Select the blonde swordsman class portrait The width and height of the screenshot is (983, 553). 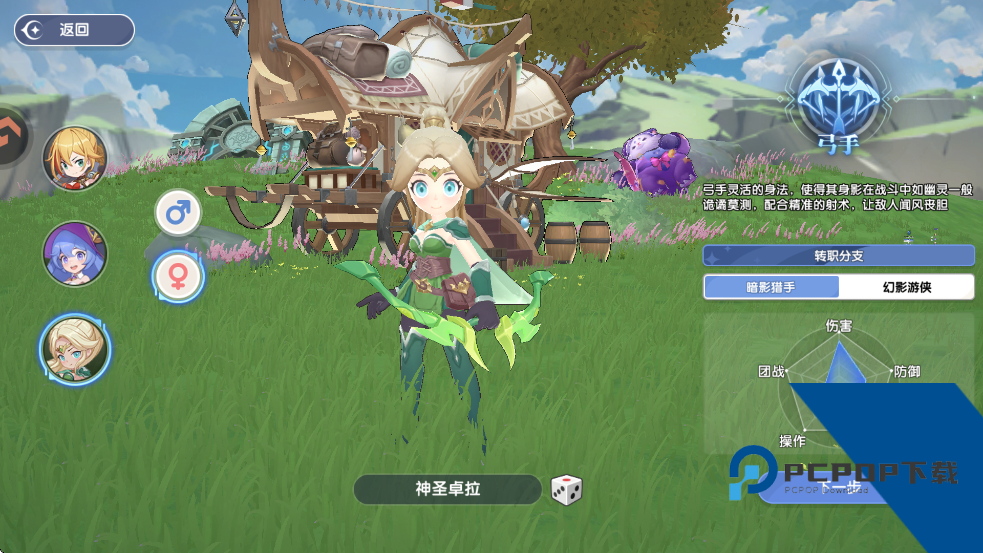(x=75, y=159)
